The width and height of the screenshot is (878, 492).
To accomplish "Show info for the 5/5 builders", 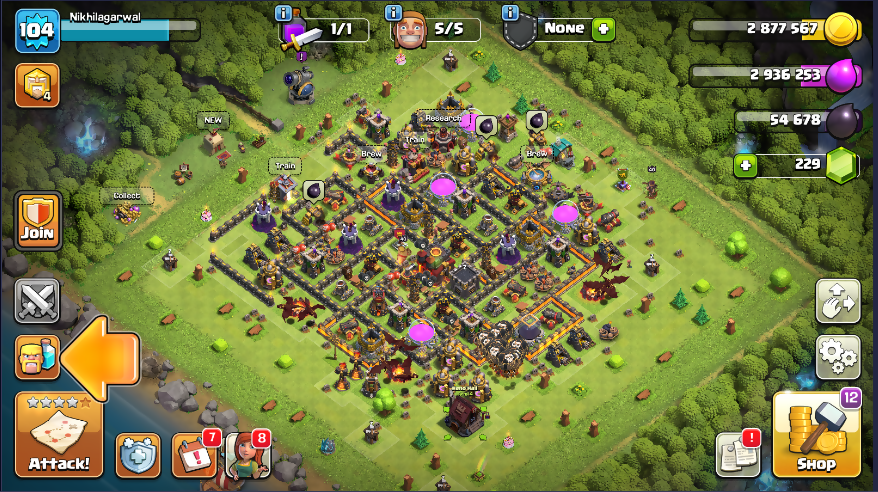I will [394, 14].
